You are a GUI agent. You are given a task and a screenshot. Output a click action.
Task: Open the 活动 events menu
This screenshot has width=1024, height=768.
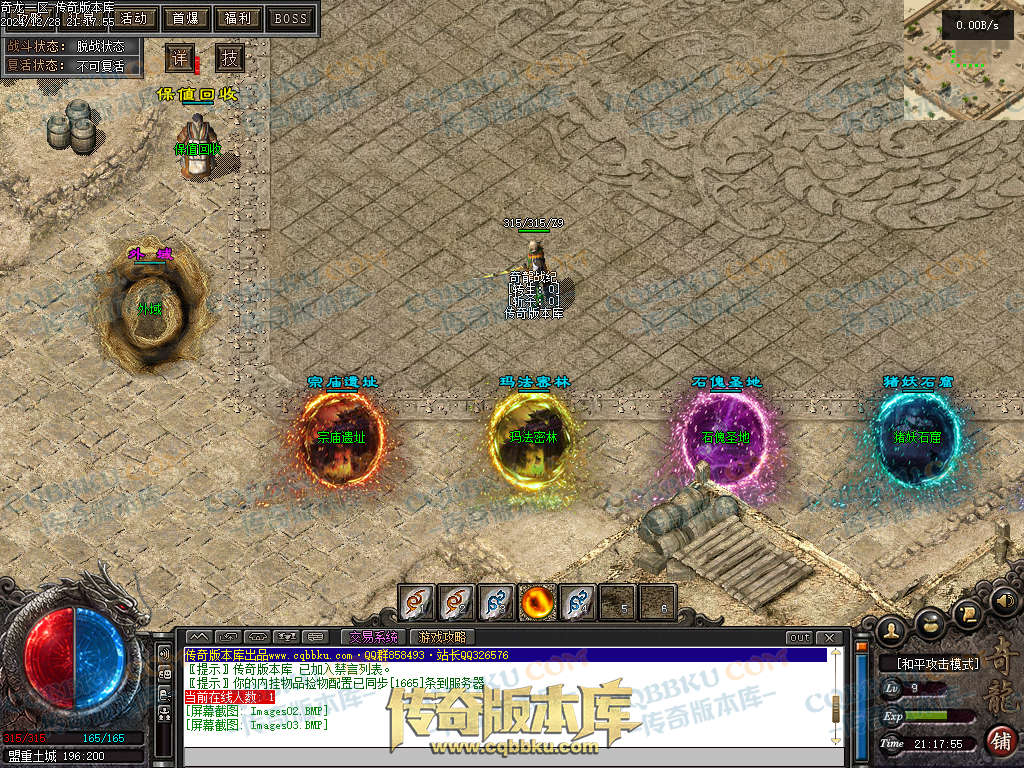pyautogui.click(x=134, y=18)
